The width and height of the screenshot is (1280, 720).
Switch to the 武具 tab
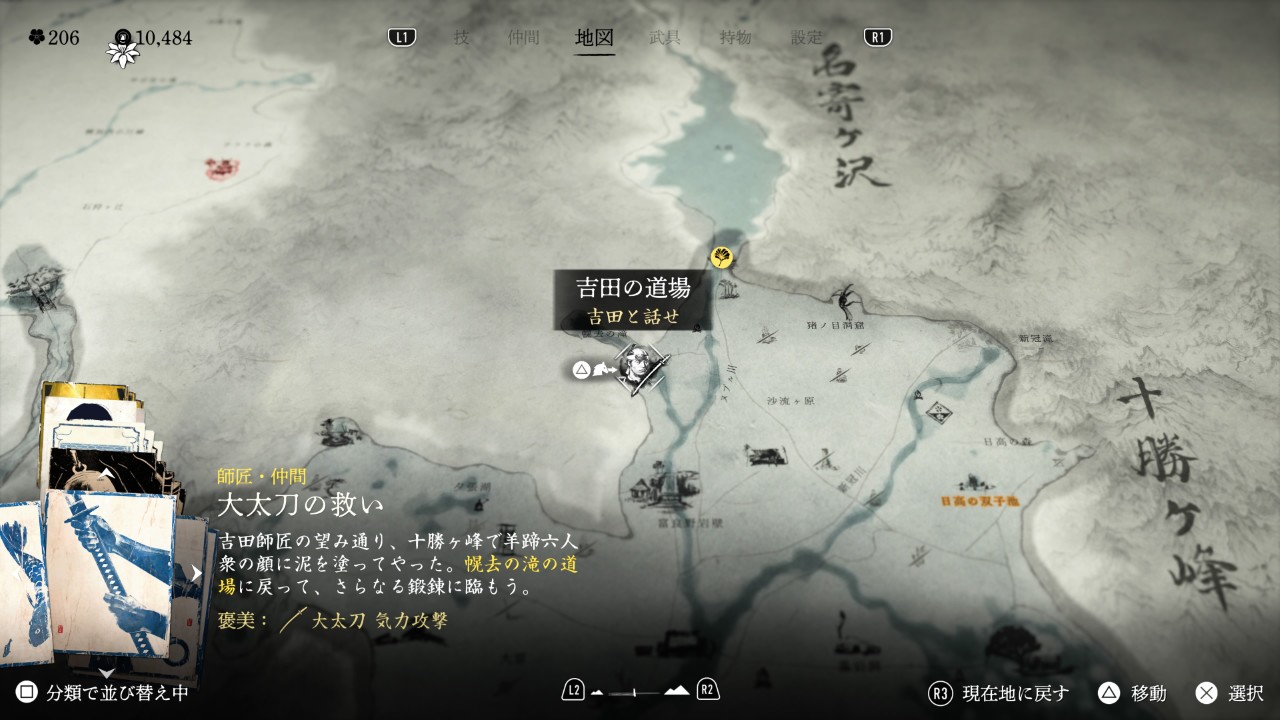click(665, 38)
